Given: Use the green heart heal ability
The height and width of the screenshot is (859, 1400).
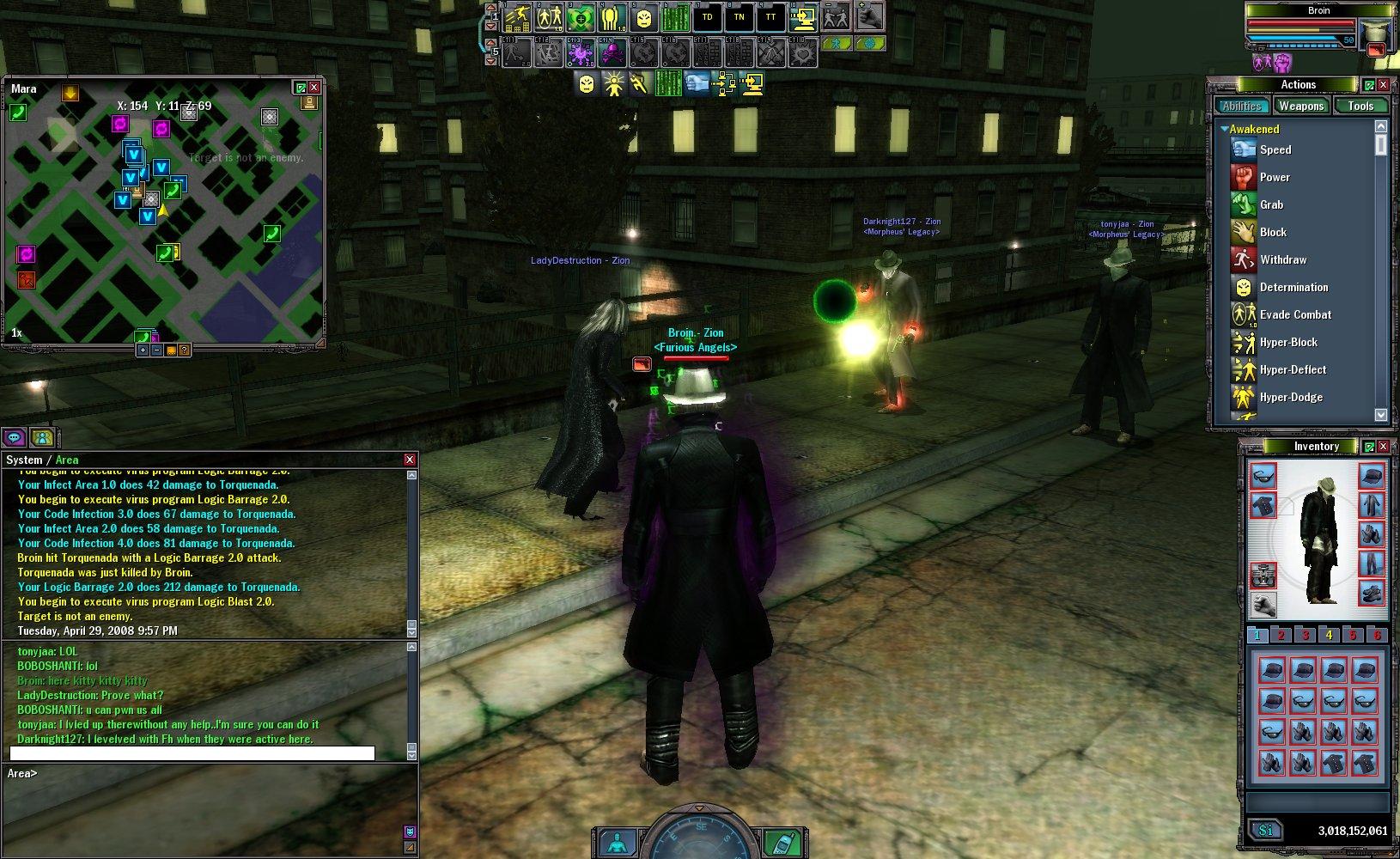Looking at the screenshot, I should pyautogui.click(x=581, y=17).
